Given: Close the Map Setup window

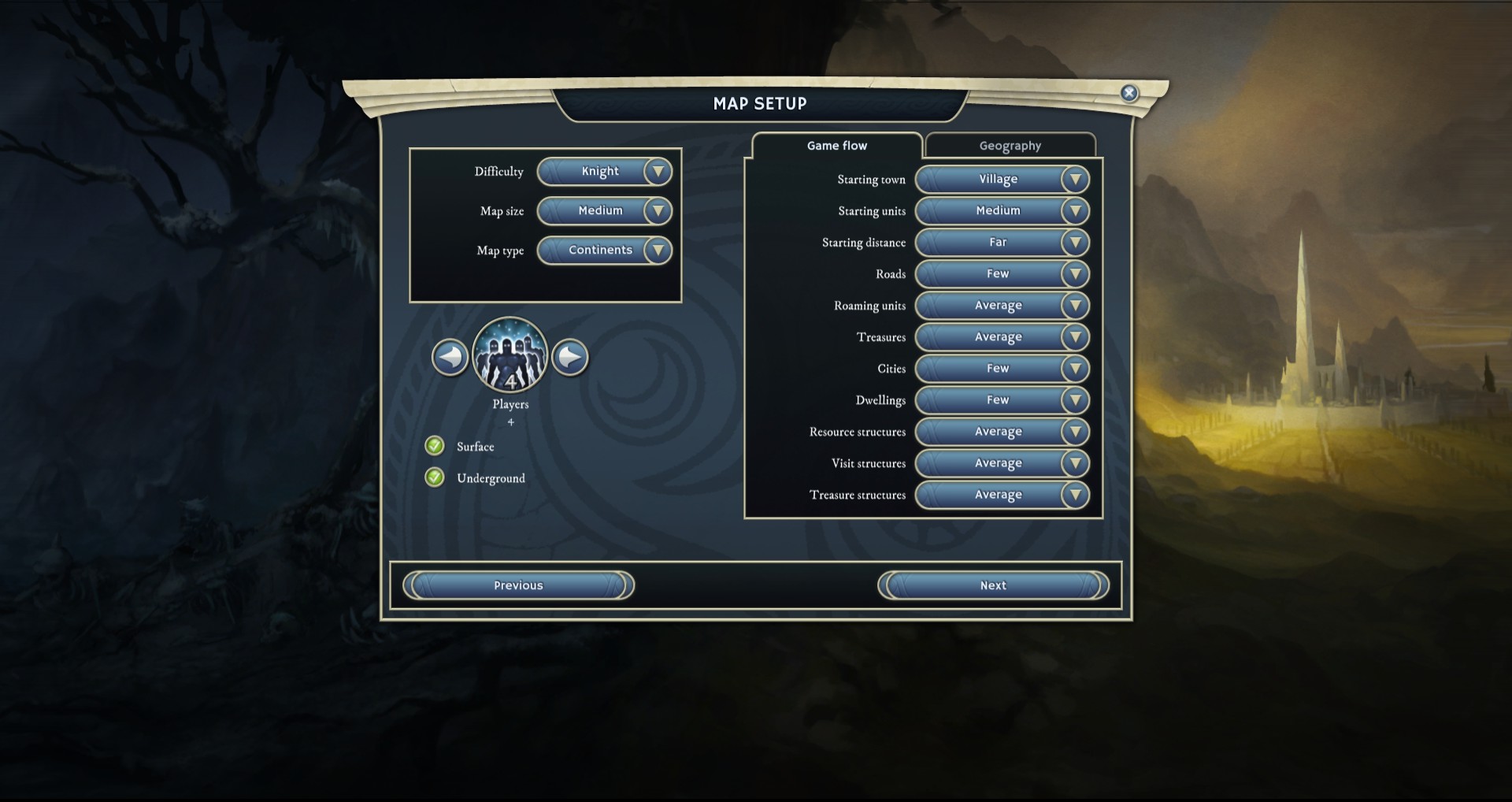Looking at the screenshot, I should 1128,93.
